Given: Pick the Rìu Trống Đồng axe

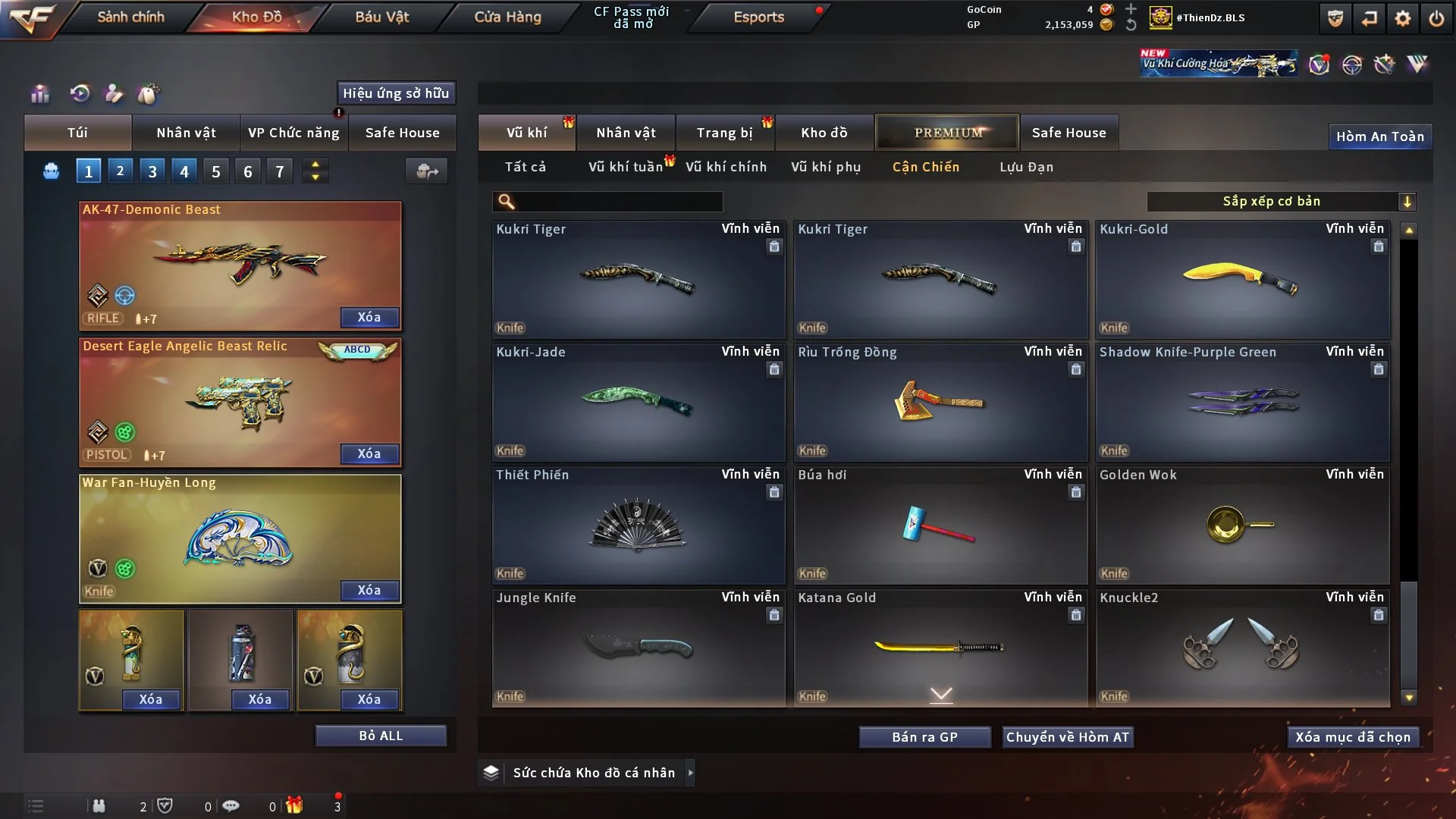Looking at the screenshot, I should [x=940, y=402].
